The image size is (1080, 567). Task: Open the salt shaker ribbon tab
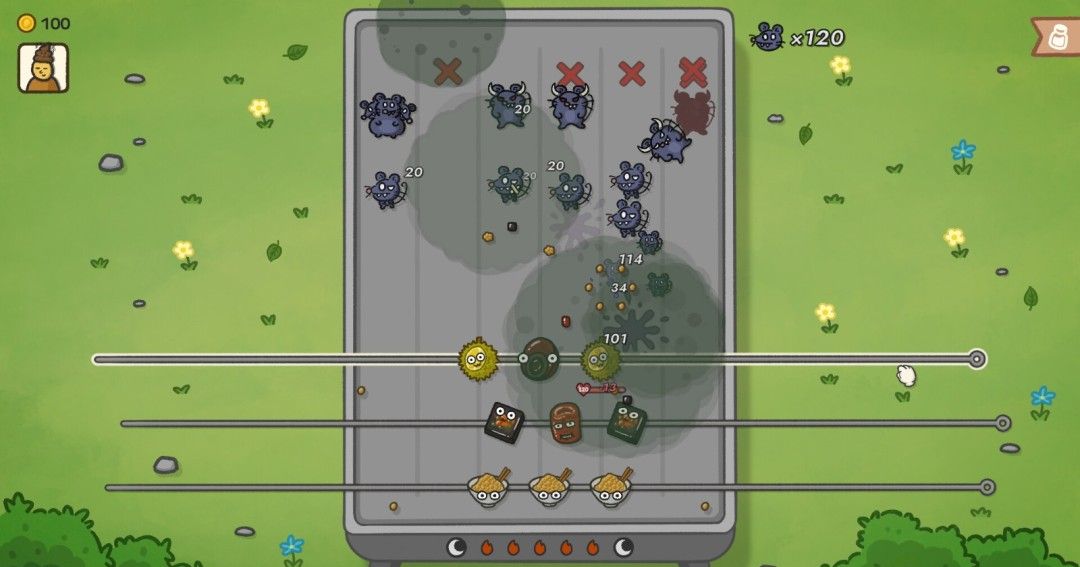(x=1057, y=37)
